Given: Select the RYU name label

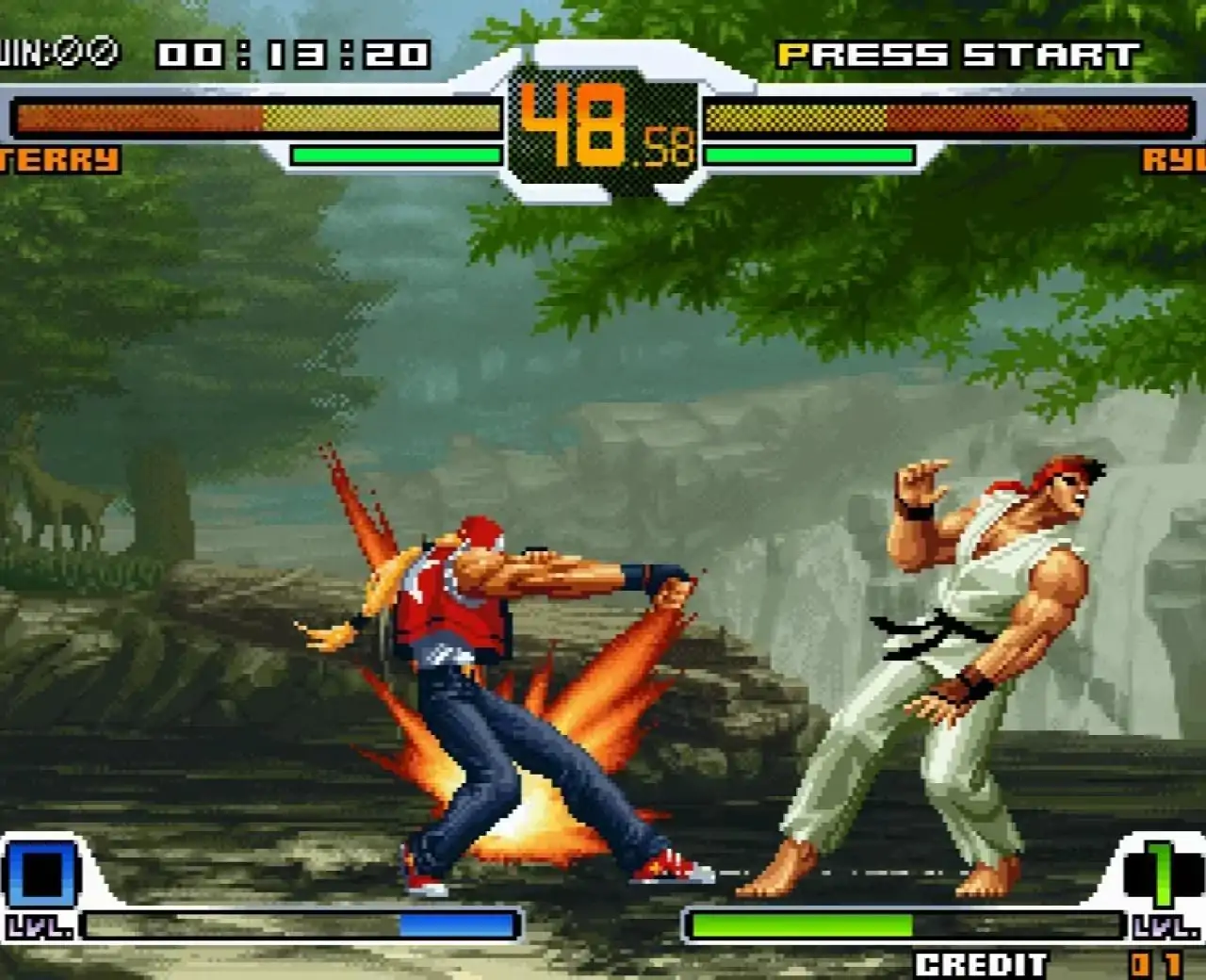Looking at the screenshot, I should (1178, 158).
